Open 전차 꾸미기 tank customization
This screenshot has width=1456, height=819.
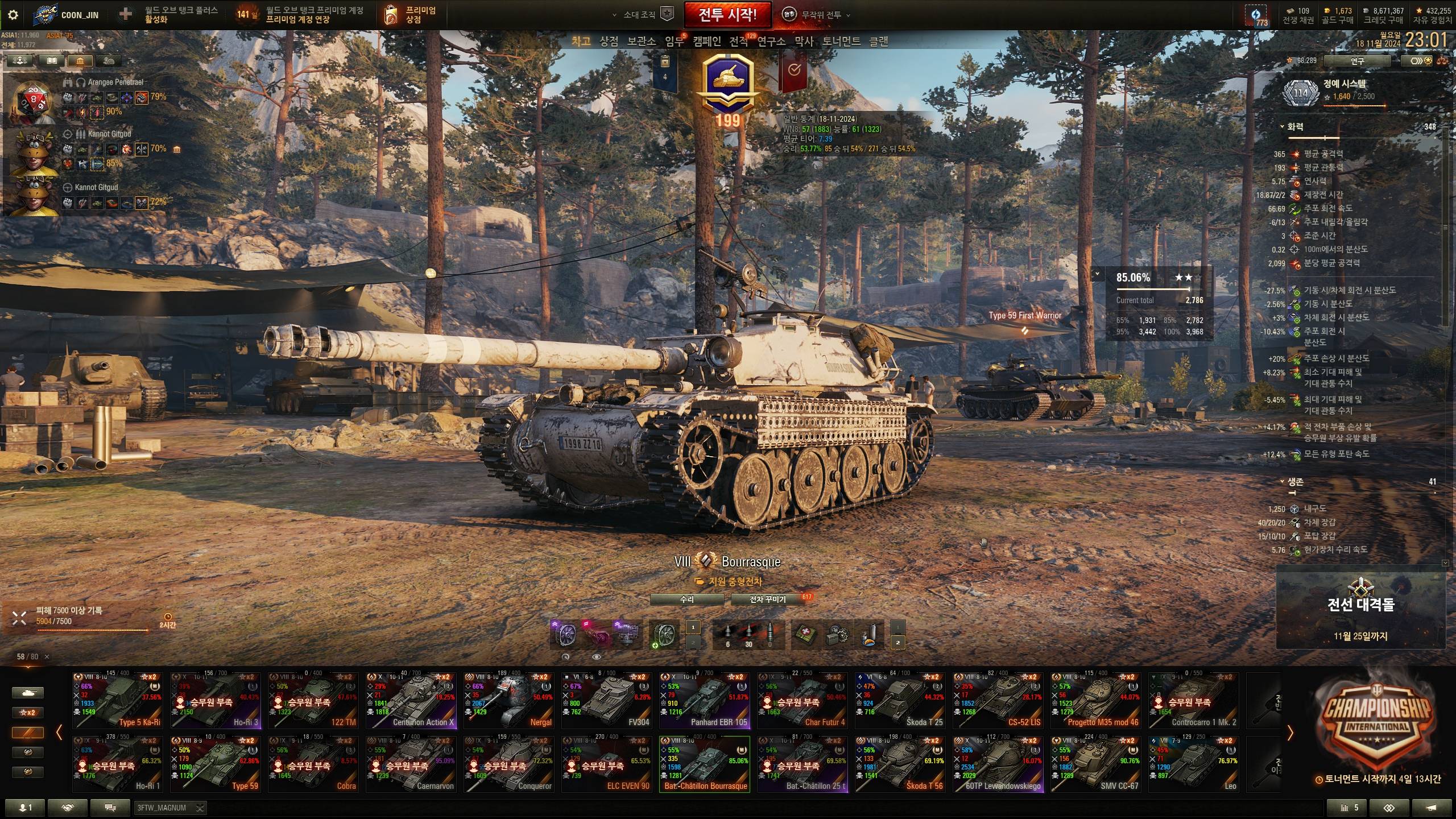(x=767, y=599)
